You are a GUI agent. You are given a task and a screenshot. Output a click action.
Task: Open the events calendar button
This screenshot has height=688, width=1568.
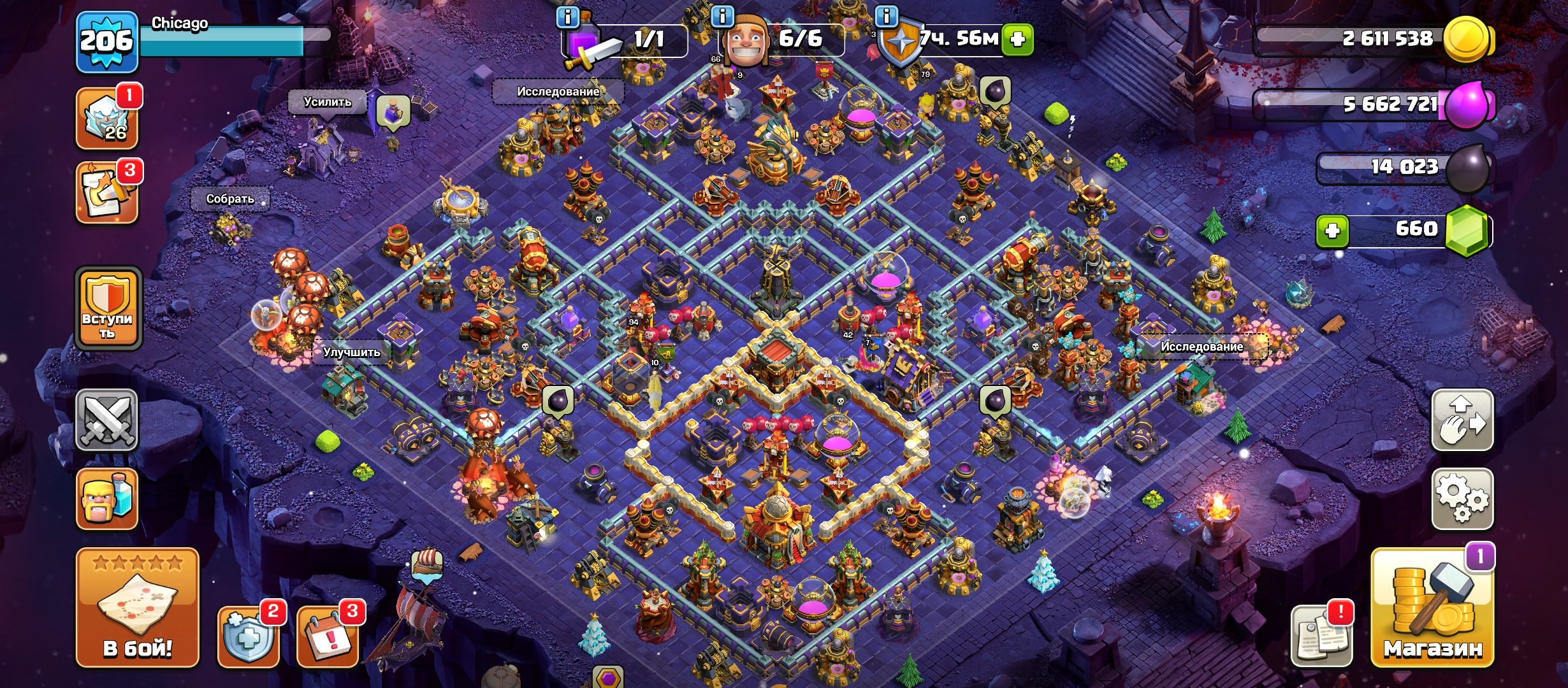click(x=327, y=636)
